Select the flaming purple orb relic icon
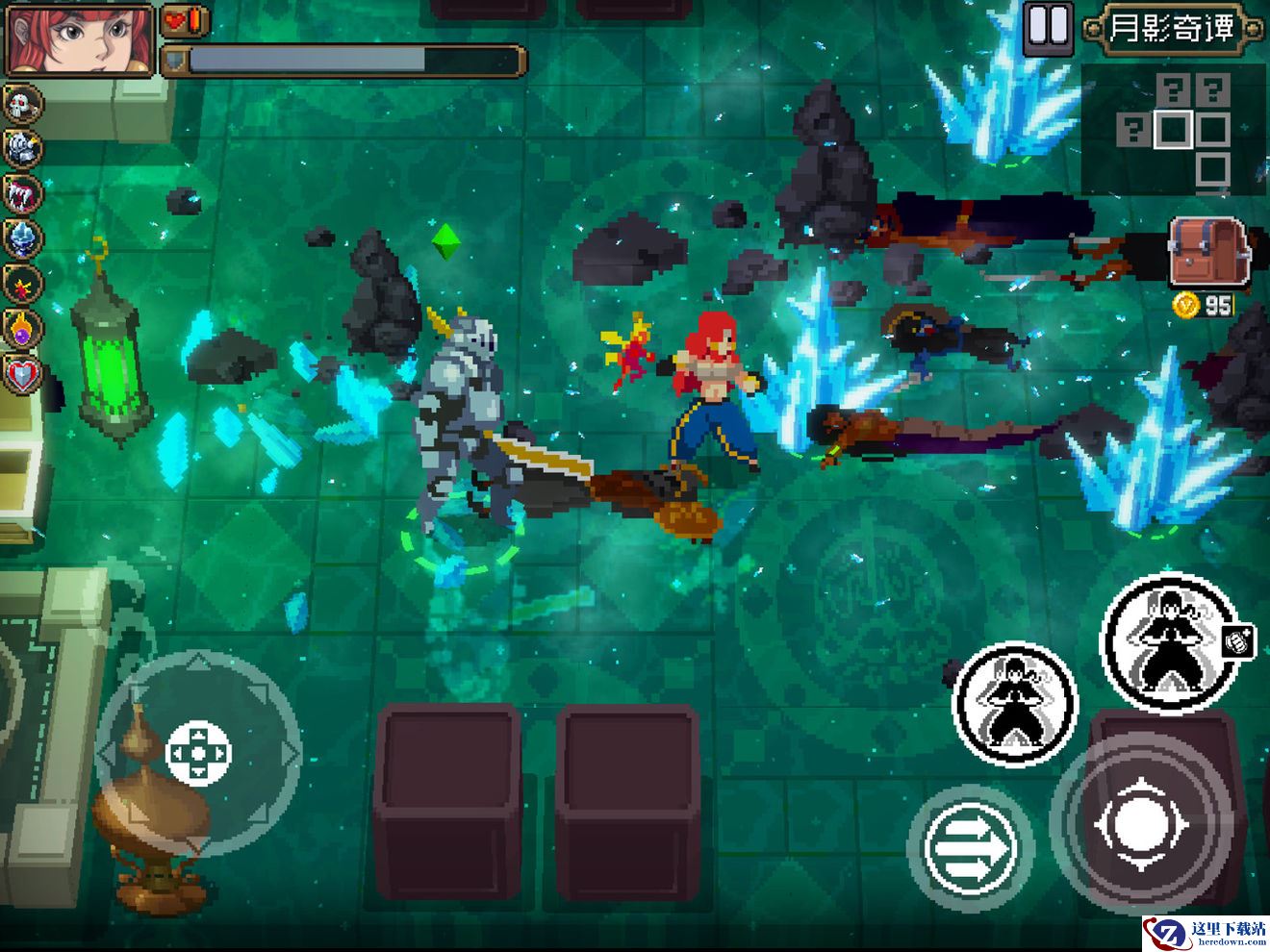The height and width of the screenshot is (952, 1270). [x=23, y=329]
